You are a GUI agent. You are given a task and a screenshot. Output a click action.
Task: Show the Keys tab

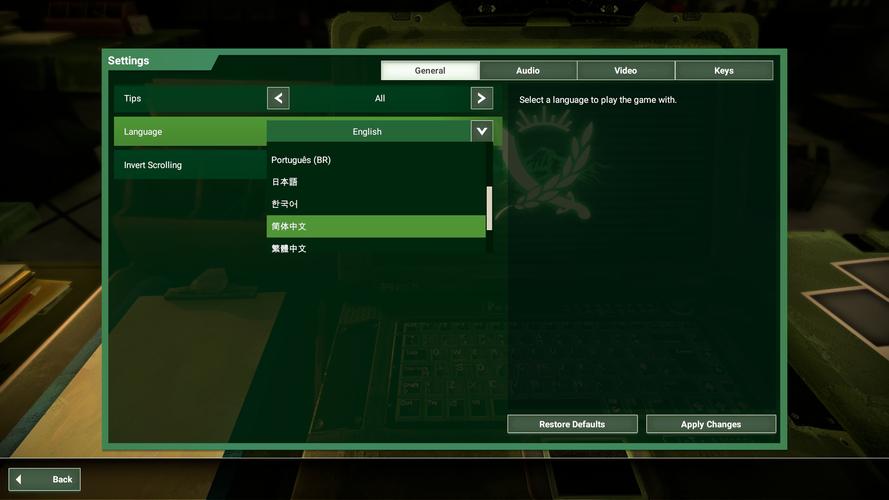click(x=723, y=71)
